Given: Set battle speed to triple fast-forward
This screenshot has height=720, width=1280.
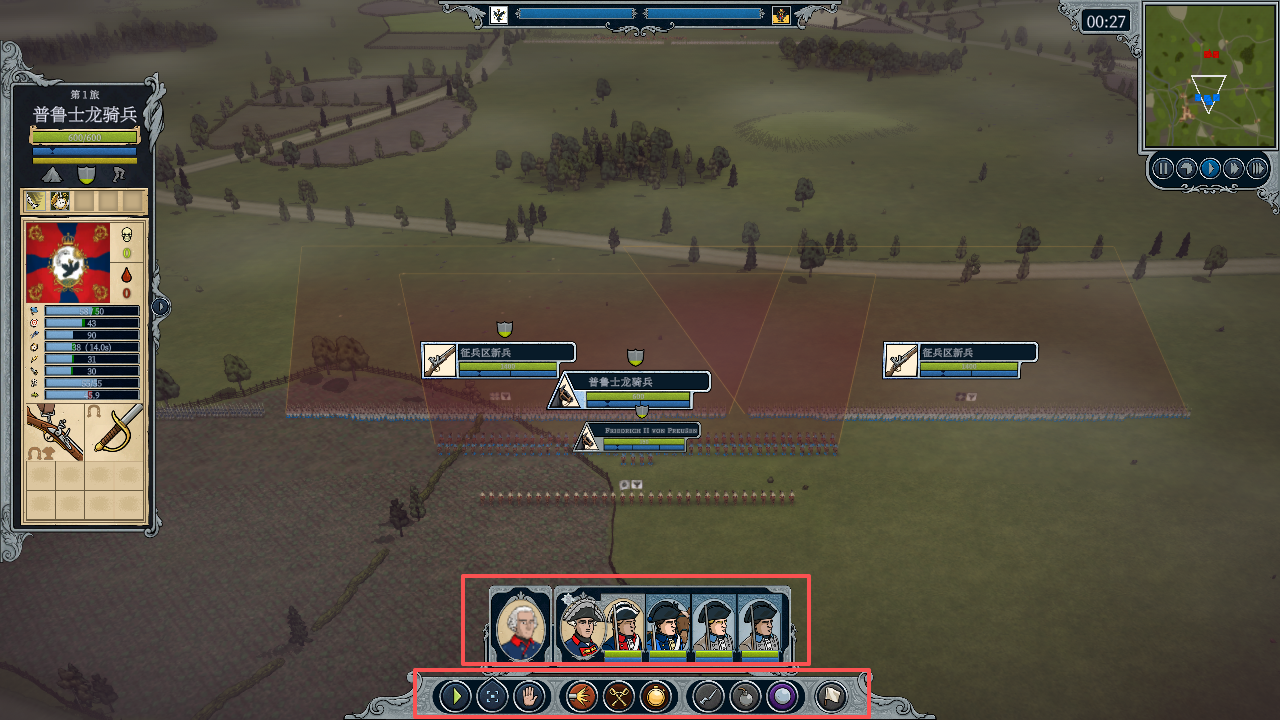Looking at the screenshot, I should click(x=1257, y=168).
